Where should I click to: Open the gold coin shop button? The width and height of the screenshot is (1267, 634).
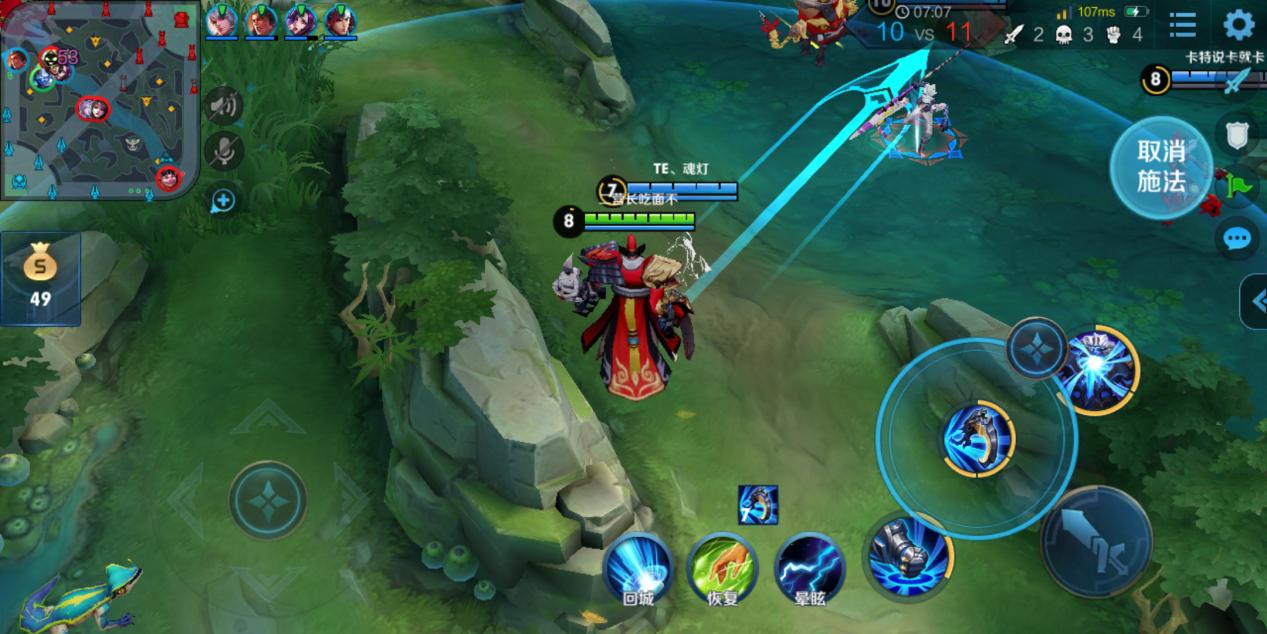pos(40,279)
